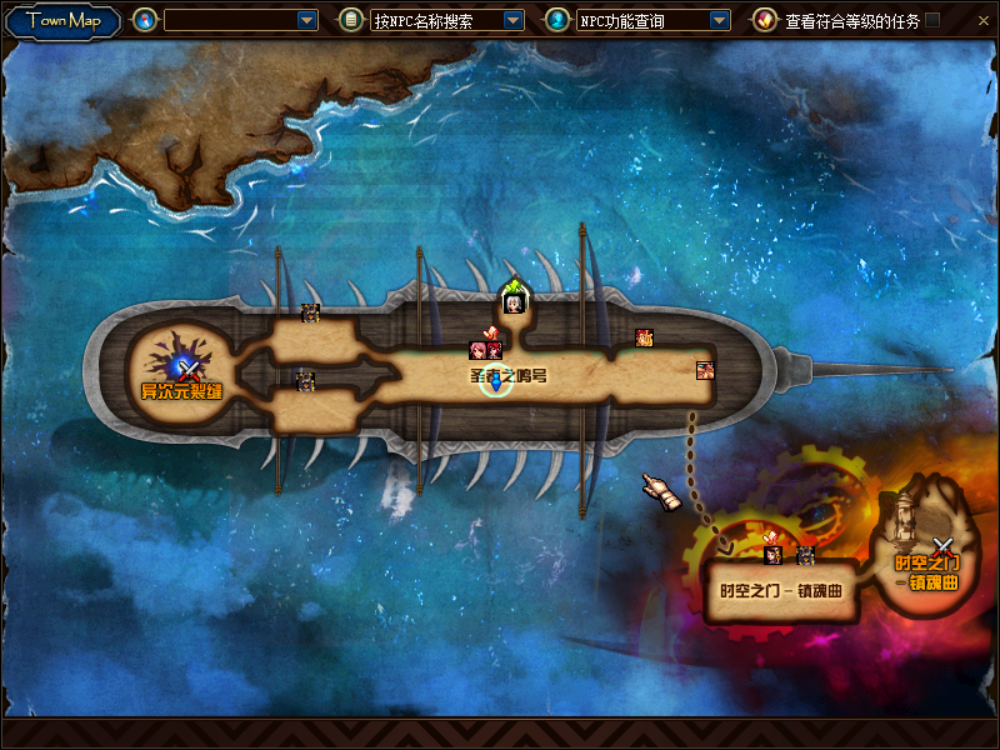
Task: Select the dark 时空之门-镇魂曲 town area label
Action: pyautogui.click(x=781, y=590)
